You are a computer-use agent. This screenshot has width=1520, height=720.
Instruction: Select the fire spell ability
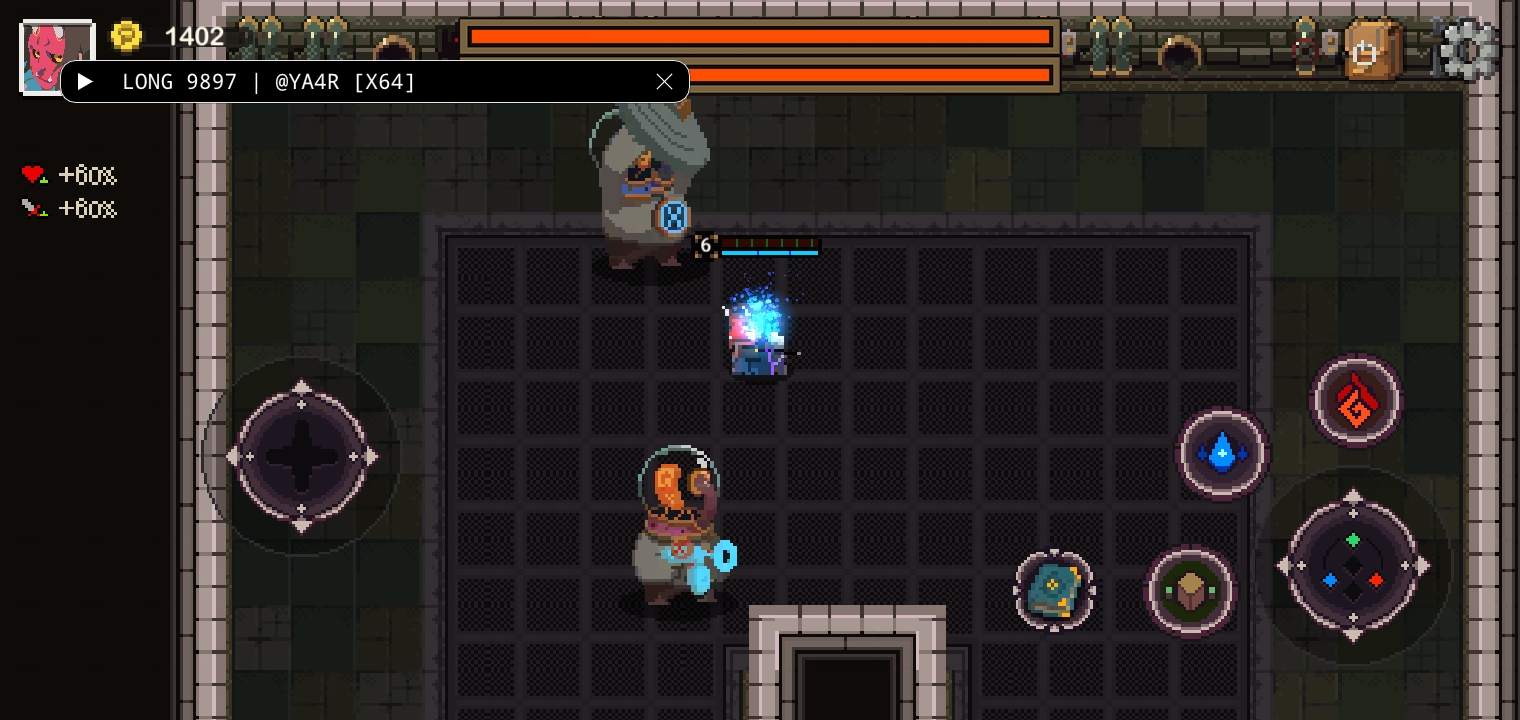point(1356,400)
